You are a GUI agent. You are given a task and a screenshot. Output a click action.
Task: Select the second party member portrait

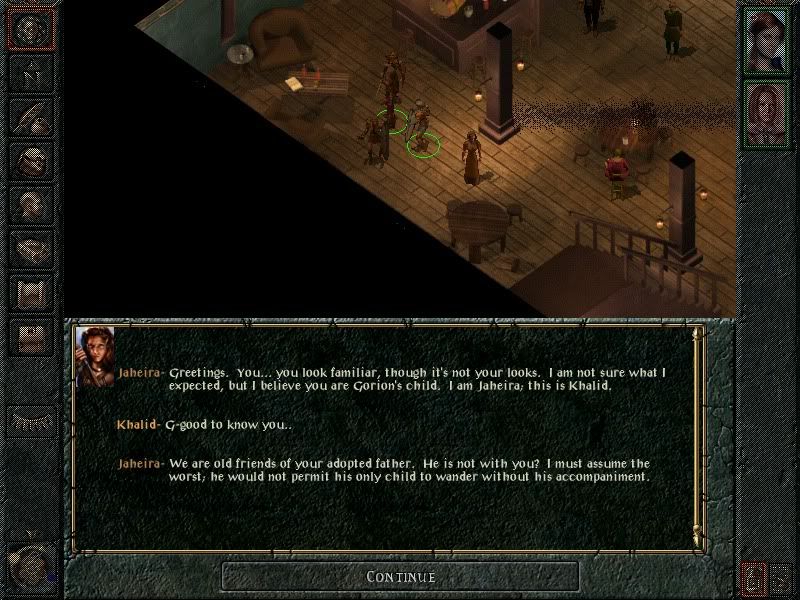click(x=766, y=113)
